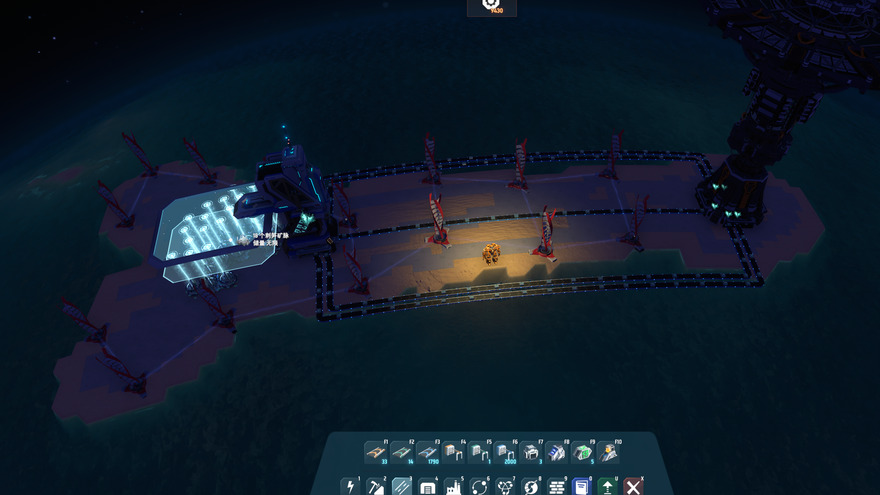Screen dimensions: 880x495
Task: Open the storage box category
Action: pyautogui.click(x=427, y=486)
